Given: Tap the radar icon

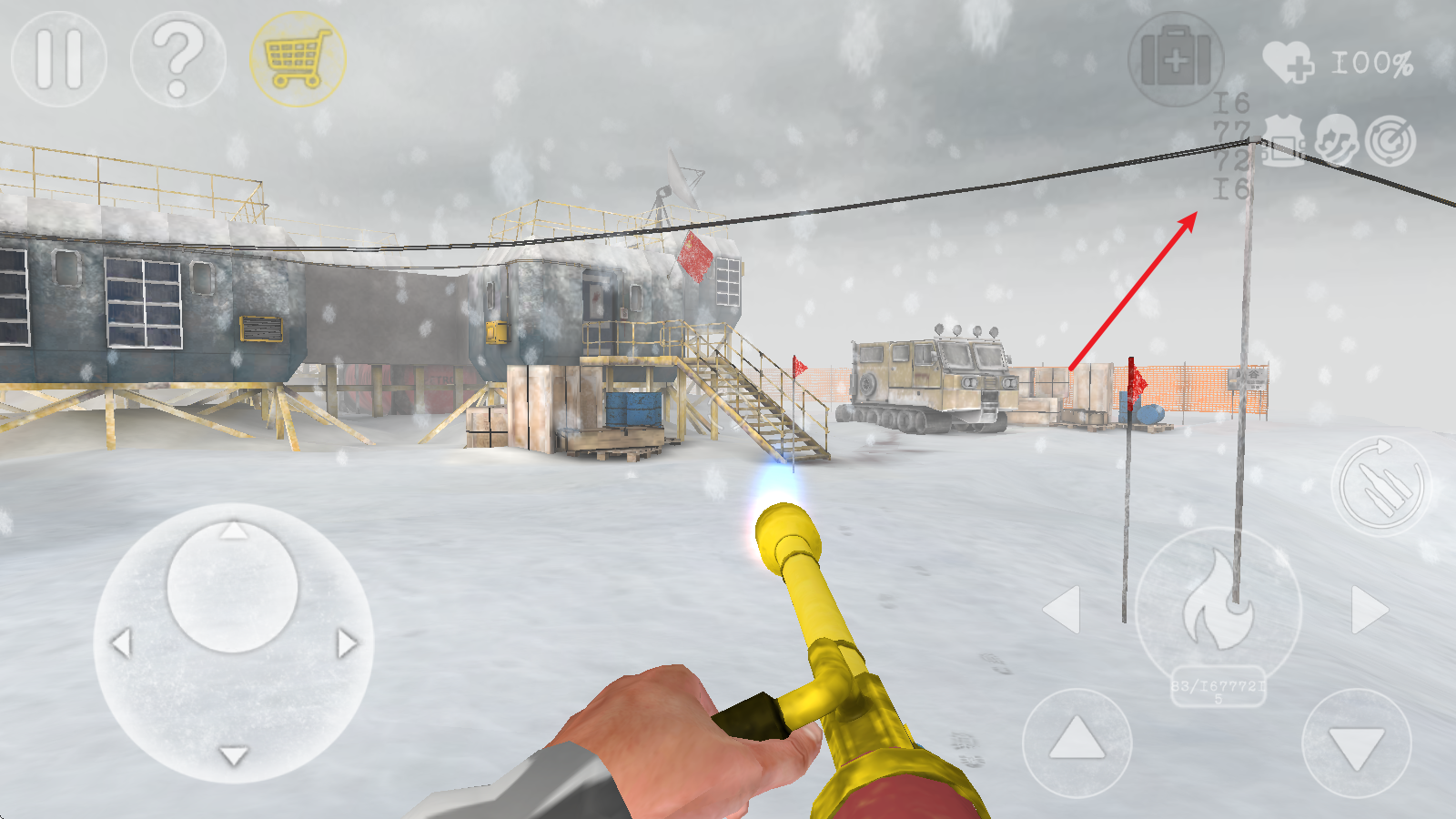Looking at the screenshot, I should click(x=1391, y=142).
